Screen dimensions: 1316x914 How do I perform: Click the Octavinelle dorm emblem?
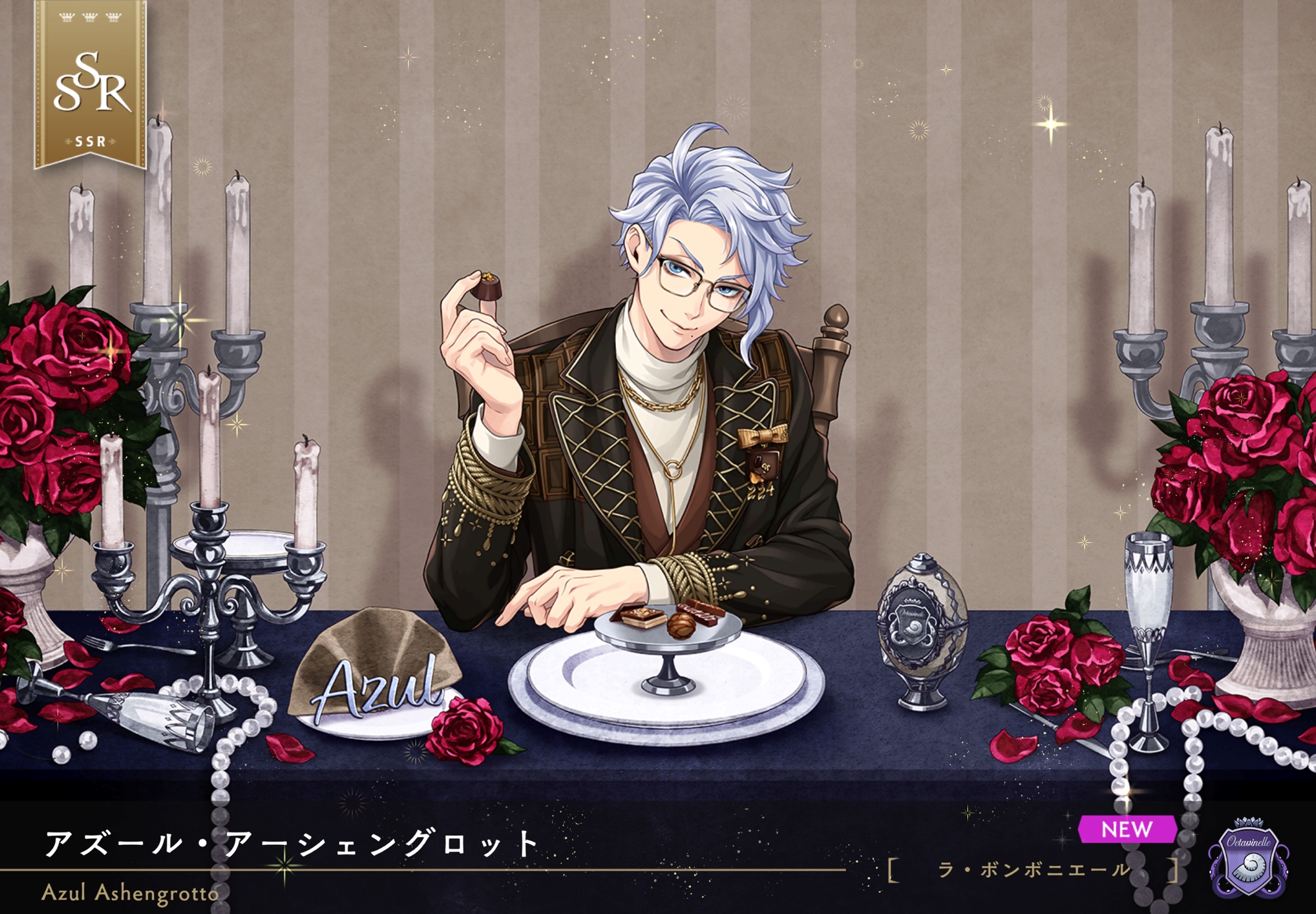click(1248, 857)
